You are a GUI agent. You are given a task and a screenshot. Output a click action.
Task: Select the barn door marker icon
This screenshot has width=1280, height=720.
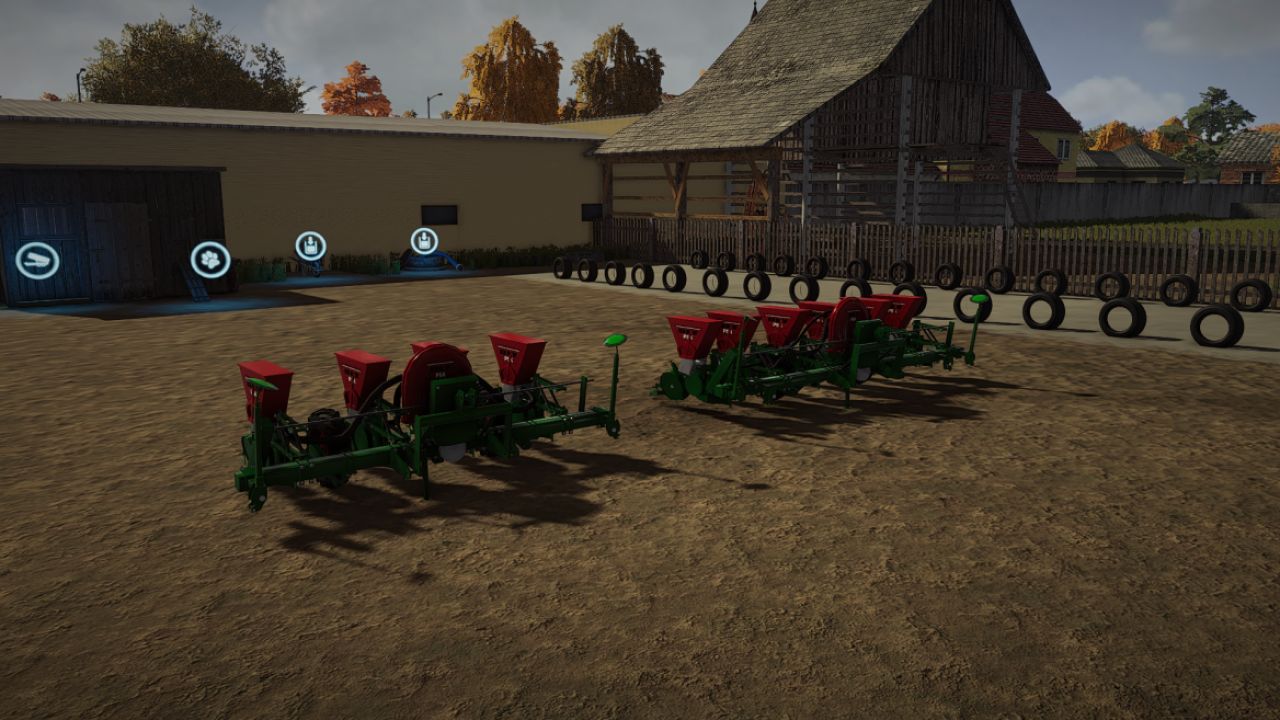[x=37, y=261]
